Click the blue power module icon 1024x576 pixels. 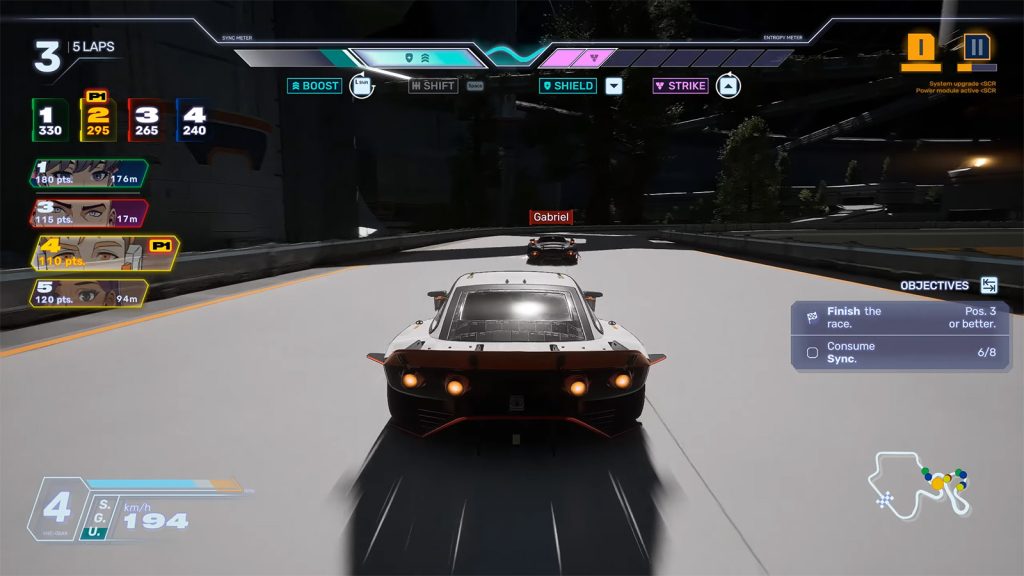(x=977, y=49)
